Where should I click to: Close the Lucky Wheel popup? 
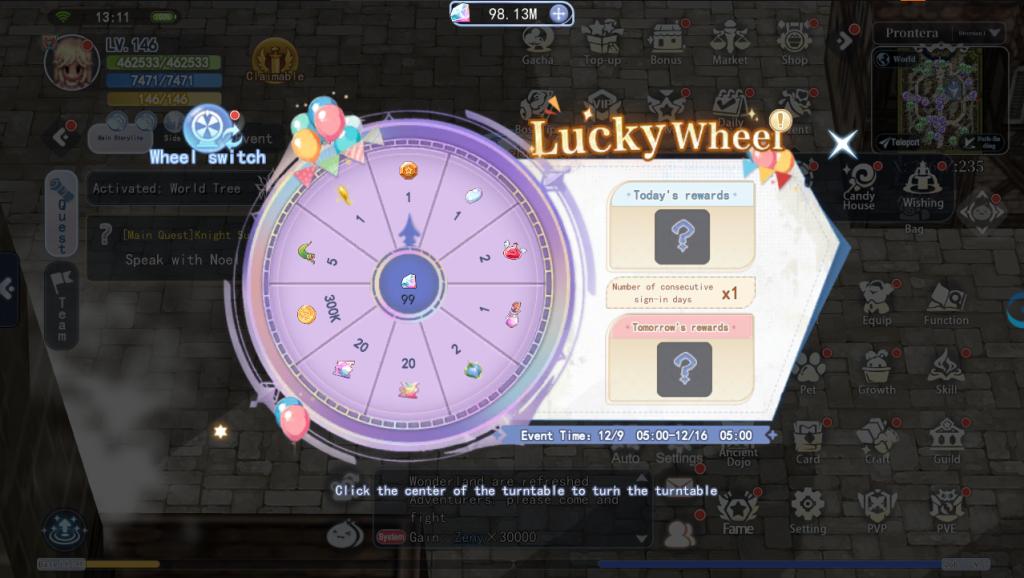[842, 144]
